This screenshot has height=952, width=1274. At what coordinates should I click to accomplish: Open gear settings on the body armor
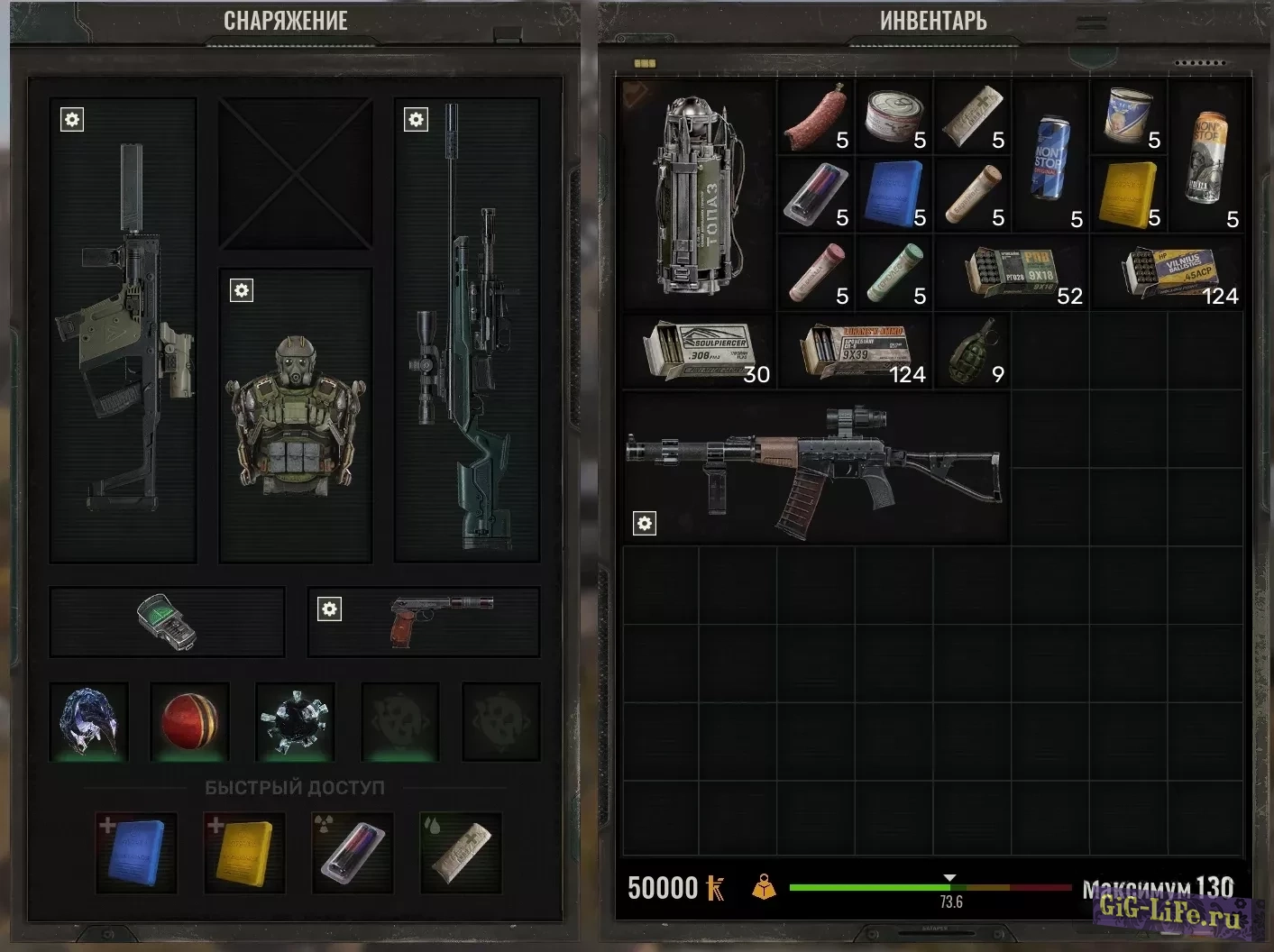(x=241, y=290)
